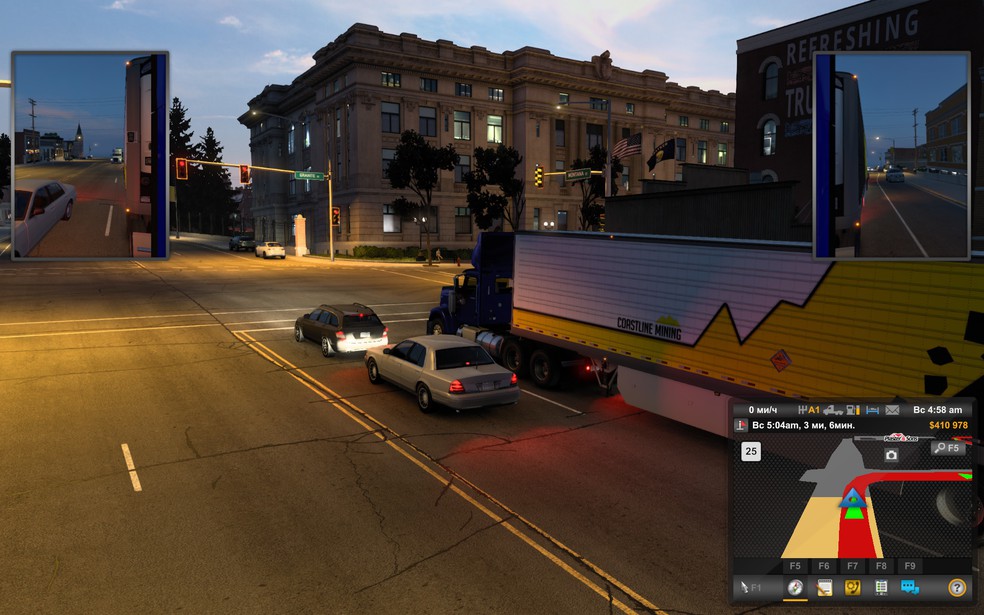Click the question mark help button

pos(957,588)
